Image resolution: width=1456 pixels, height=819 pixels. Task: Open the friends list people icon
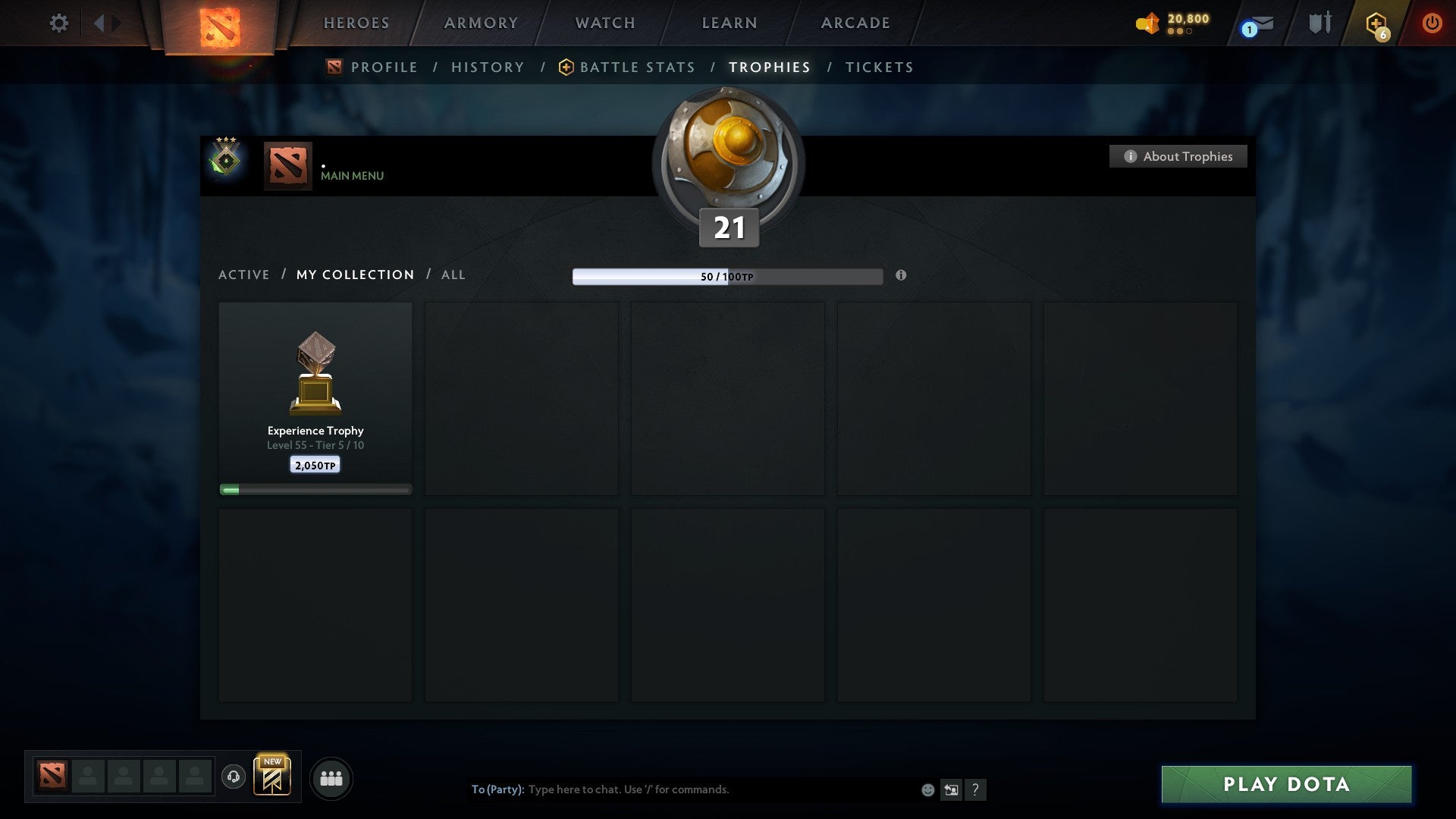pyautogui.click(x=331, y=777)
